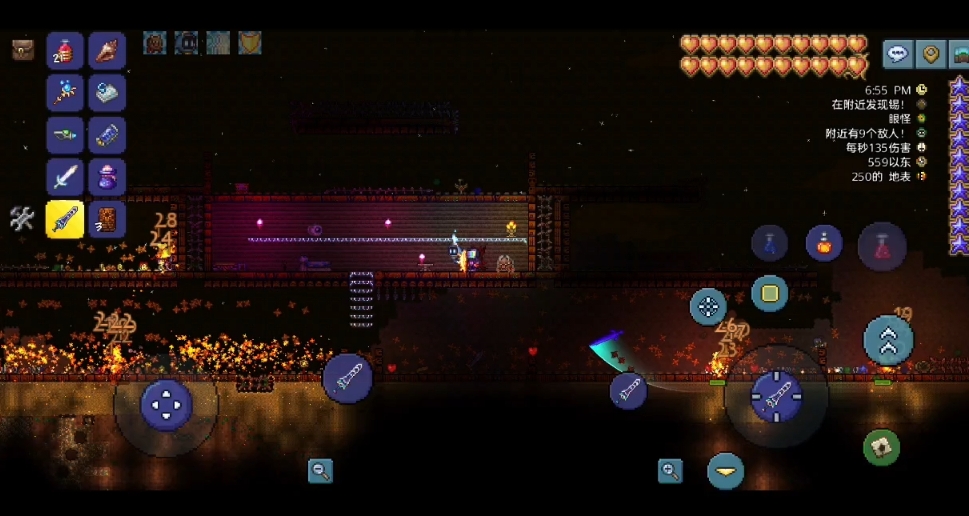Image resolution: width=969 pixels, height=516 pixels.
Task: Open the map pin button
Action: click(x=931, y=54)
